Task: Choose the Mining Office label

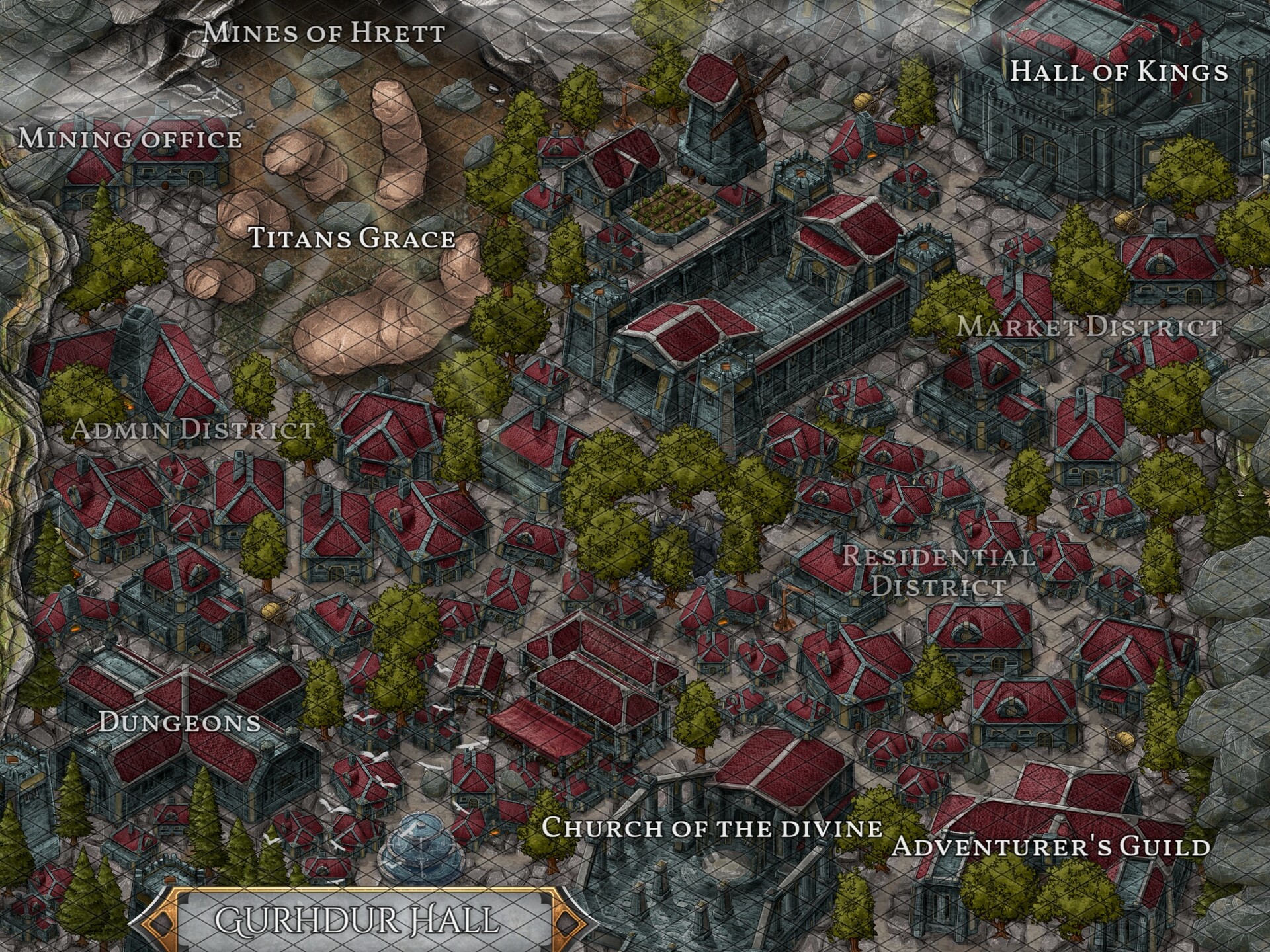Action: 130,139
